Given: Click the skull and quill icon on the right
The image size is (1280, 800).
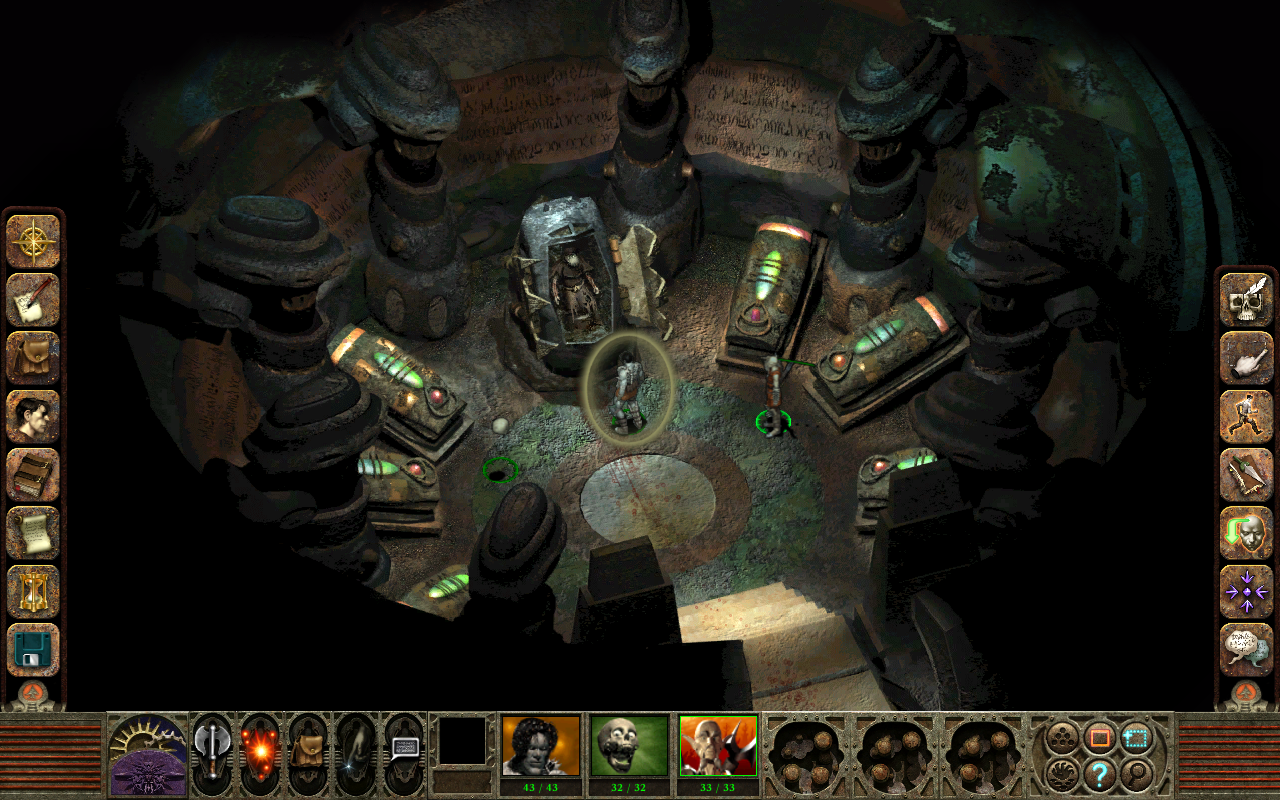Looking at the screenshot, I should click(1246, 298).
